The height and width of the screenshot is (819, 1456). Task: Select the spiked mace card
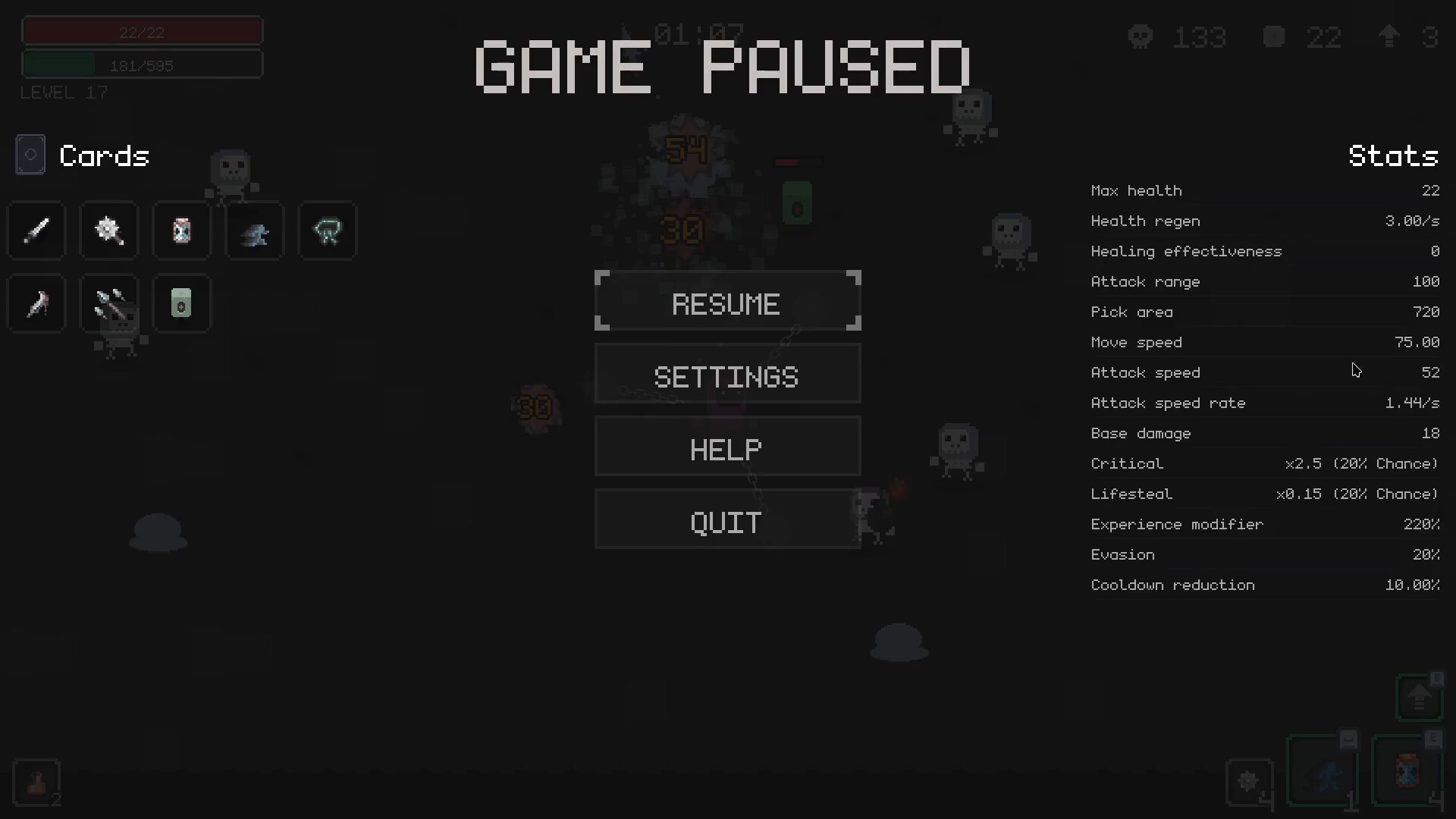click(108, 231)
